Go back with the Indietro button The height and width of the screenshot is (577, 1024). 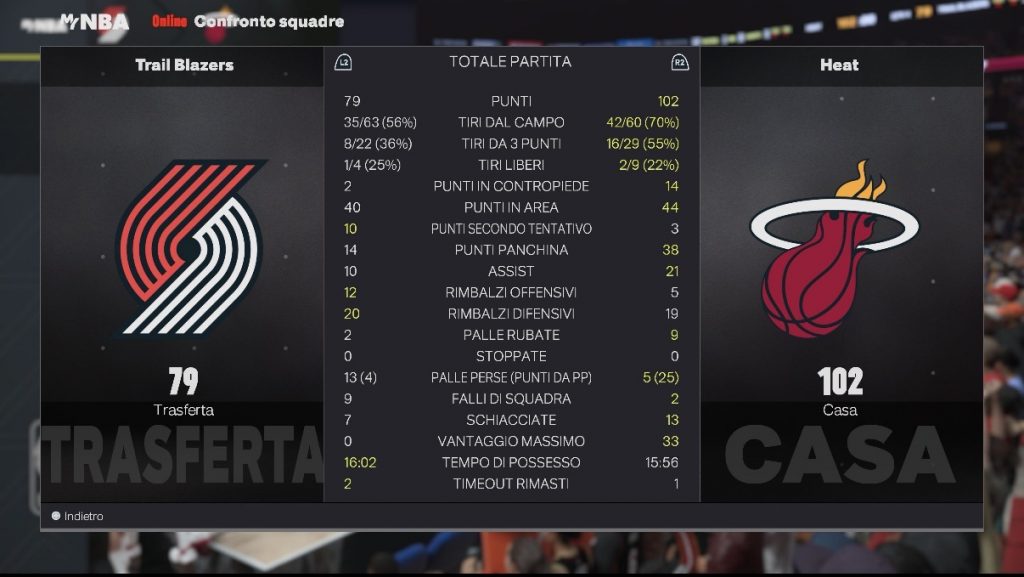click(x=78, y=516)
